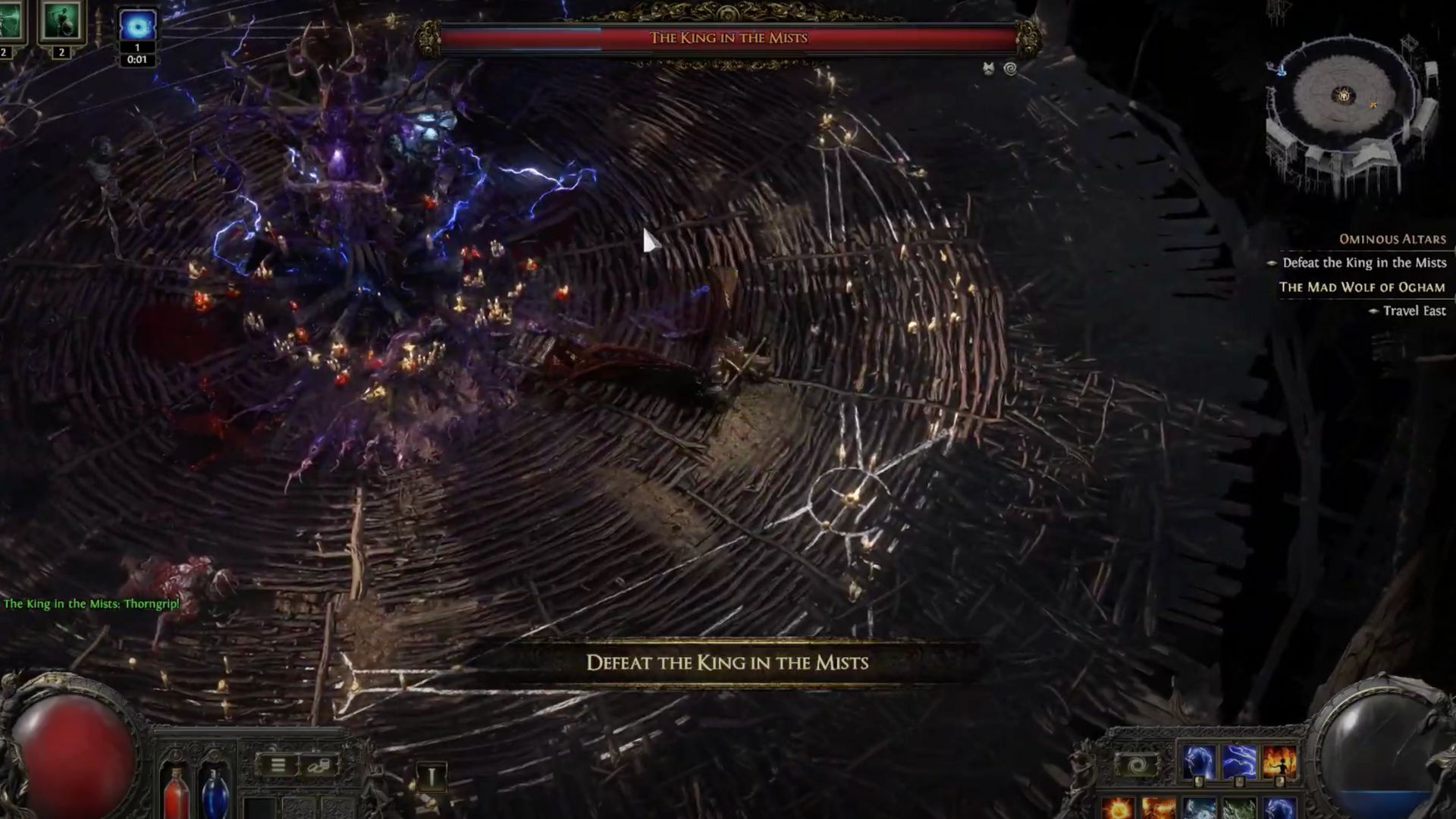Select the grey spiral skill slot
The width and height of the screenshot is (1456, 819).
1137,765
